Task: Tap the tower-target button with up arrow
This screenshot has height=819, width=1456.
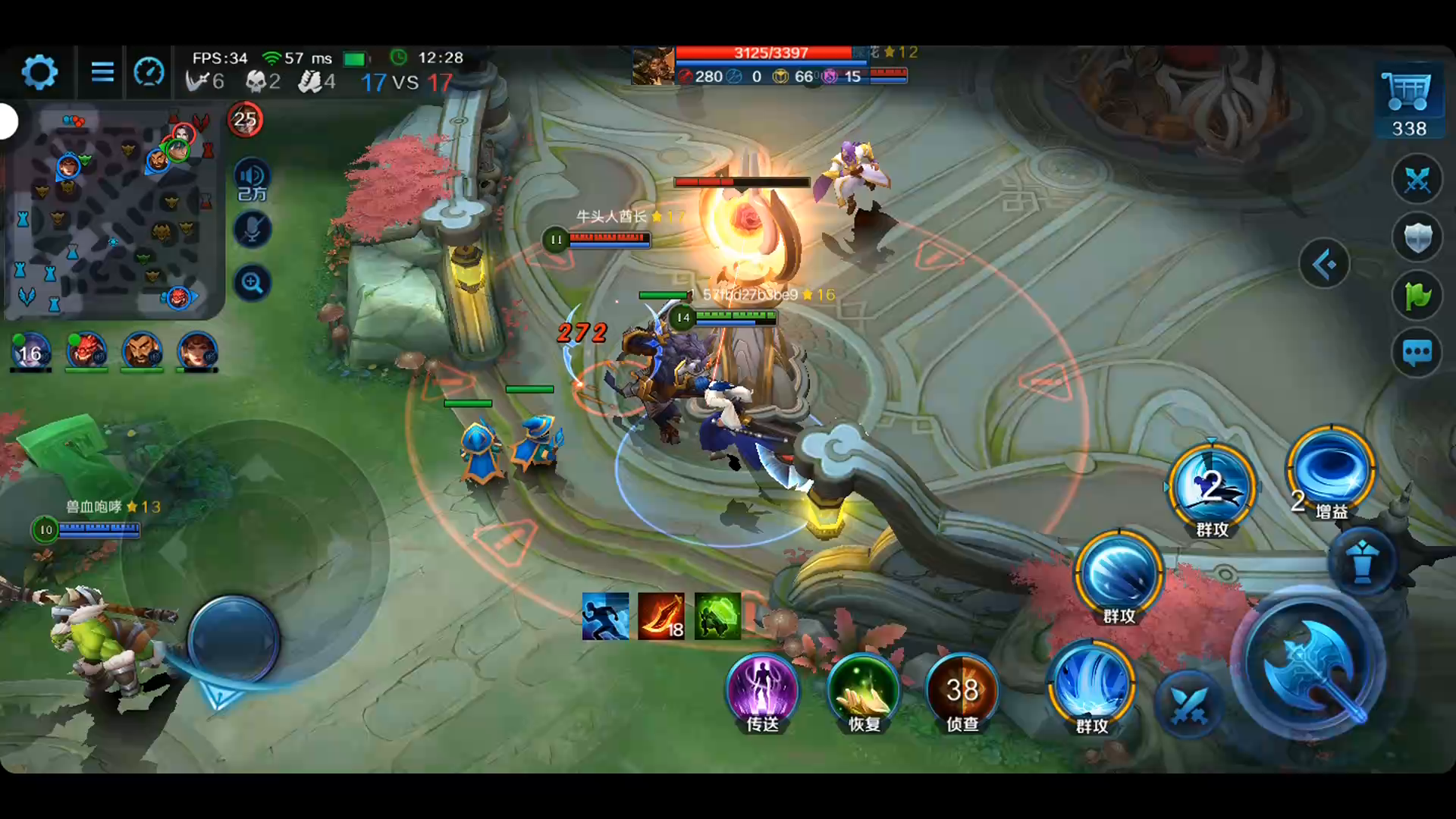Action: coord(1362,562)
